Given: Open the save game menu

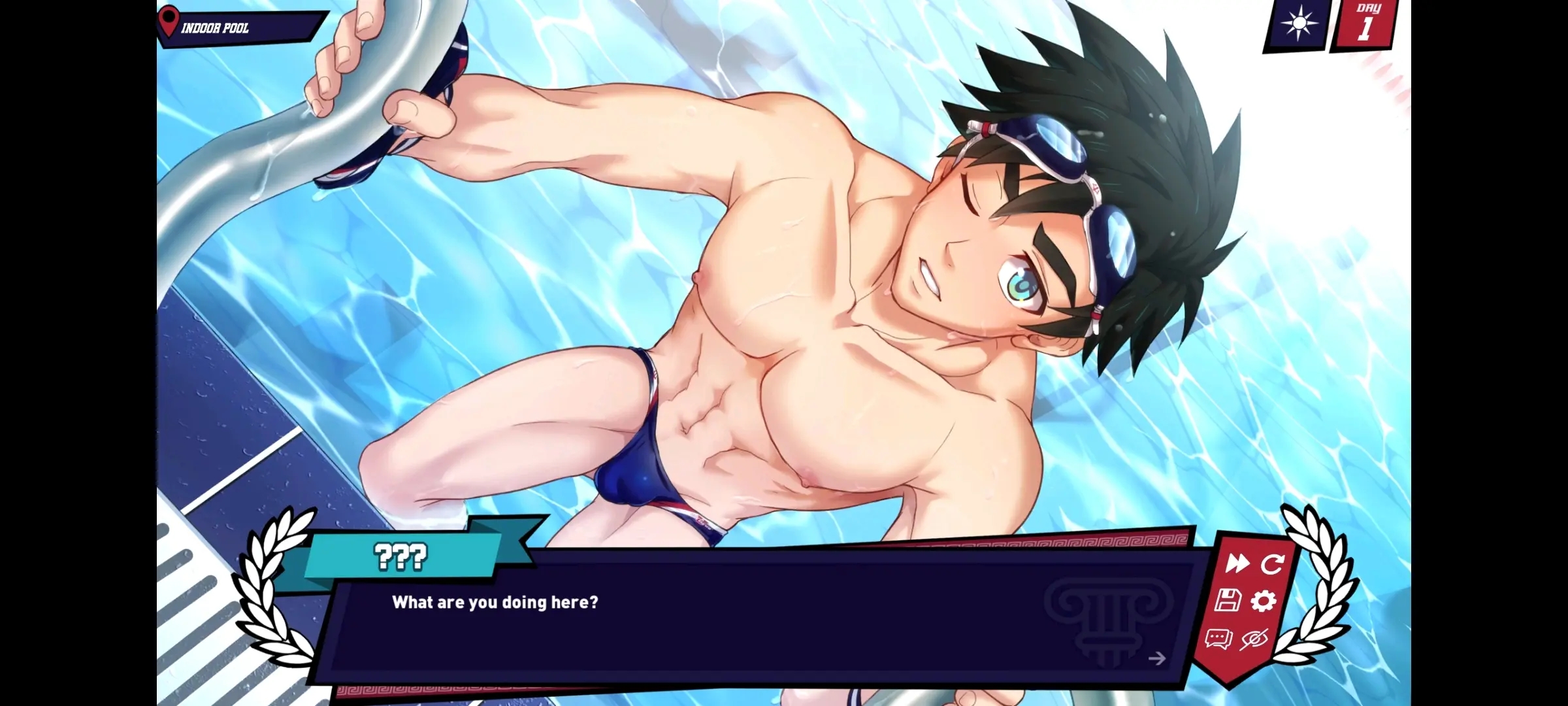Looking at the screenshot, I should (x=1228, y=601).
